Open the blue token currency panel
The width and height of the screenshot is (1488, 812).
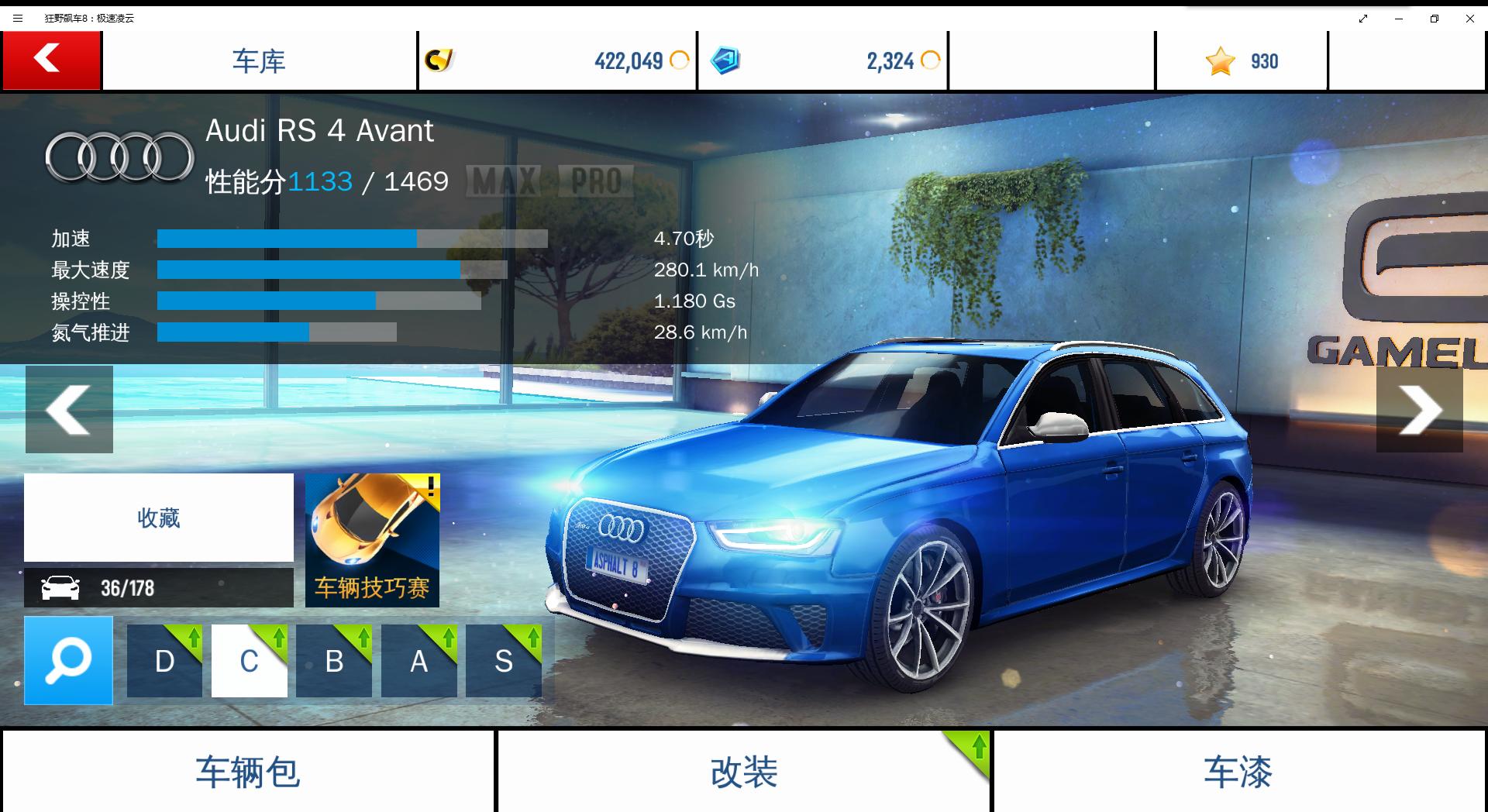pos(822,60)
